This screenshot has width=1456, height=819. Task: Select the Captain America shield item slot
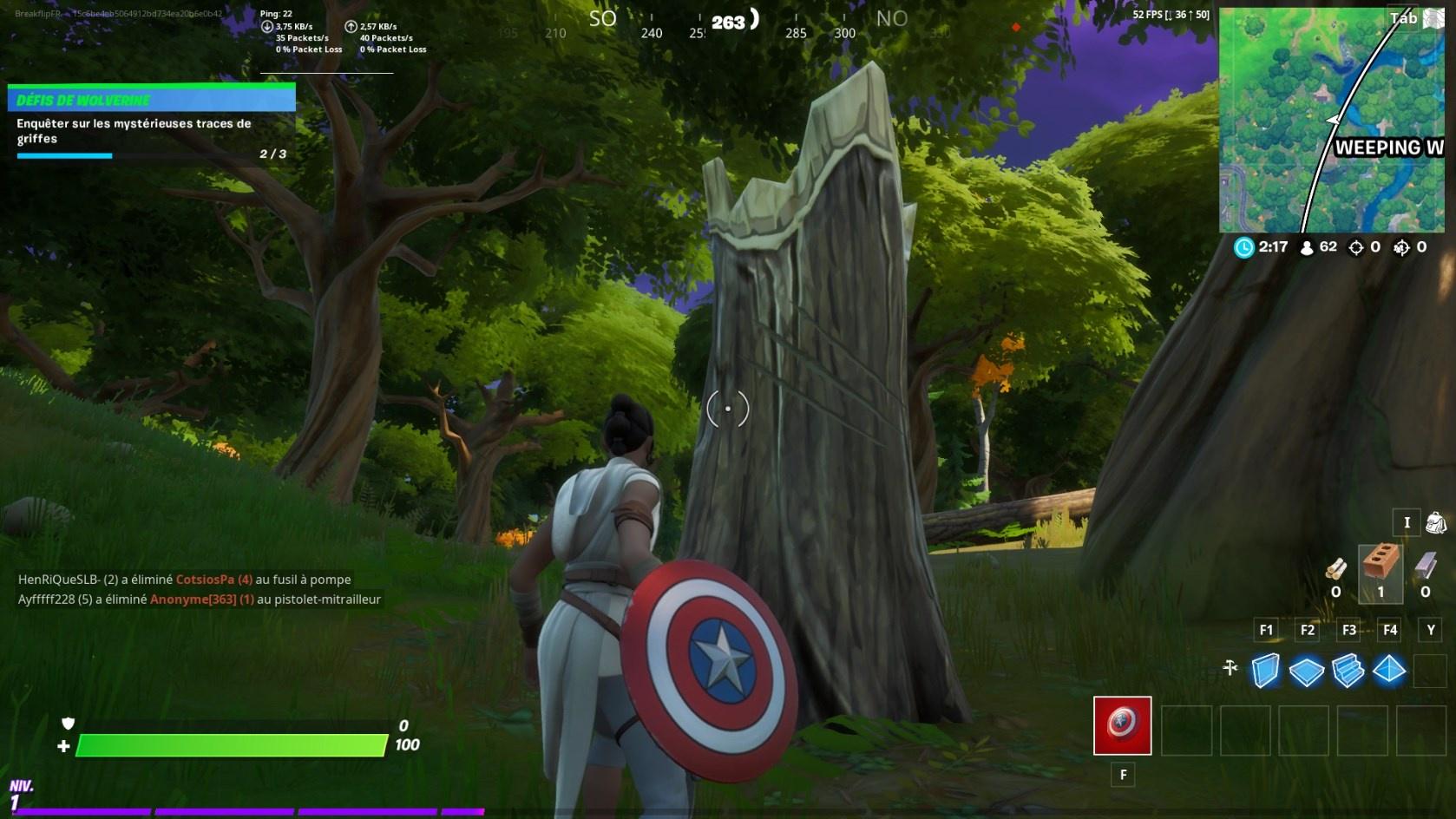coord(1123,725)
